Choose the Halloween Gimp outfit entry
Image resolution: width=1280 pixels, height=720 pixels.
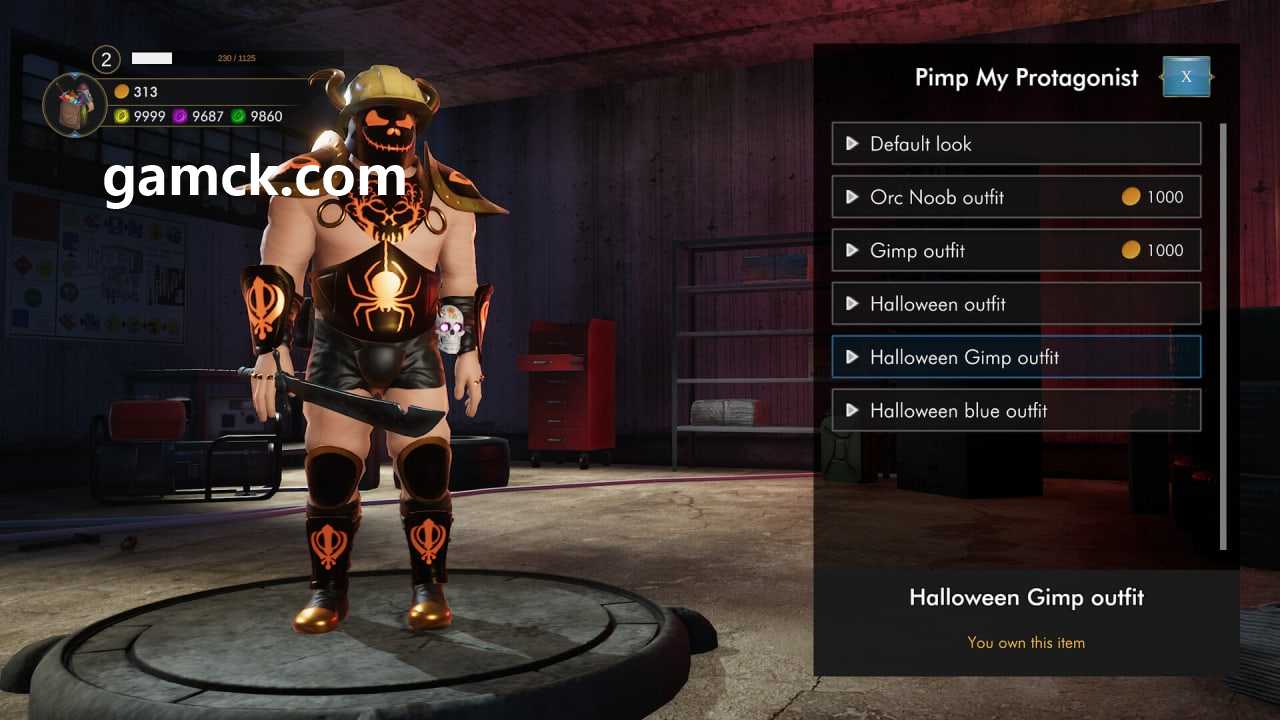click(1015, 357)
